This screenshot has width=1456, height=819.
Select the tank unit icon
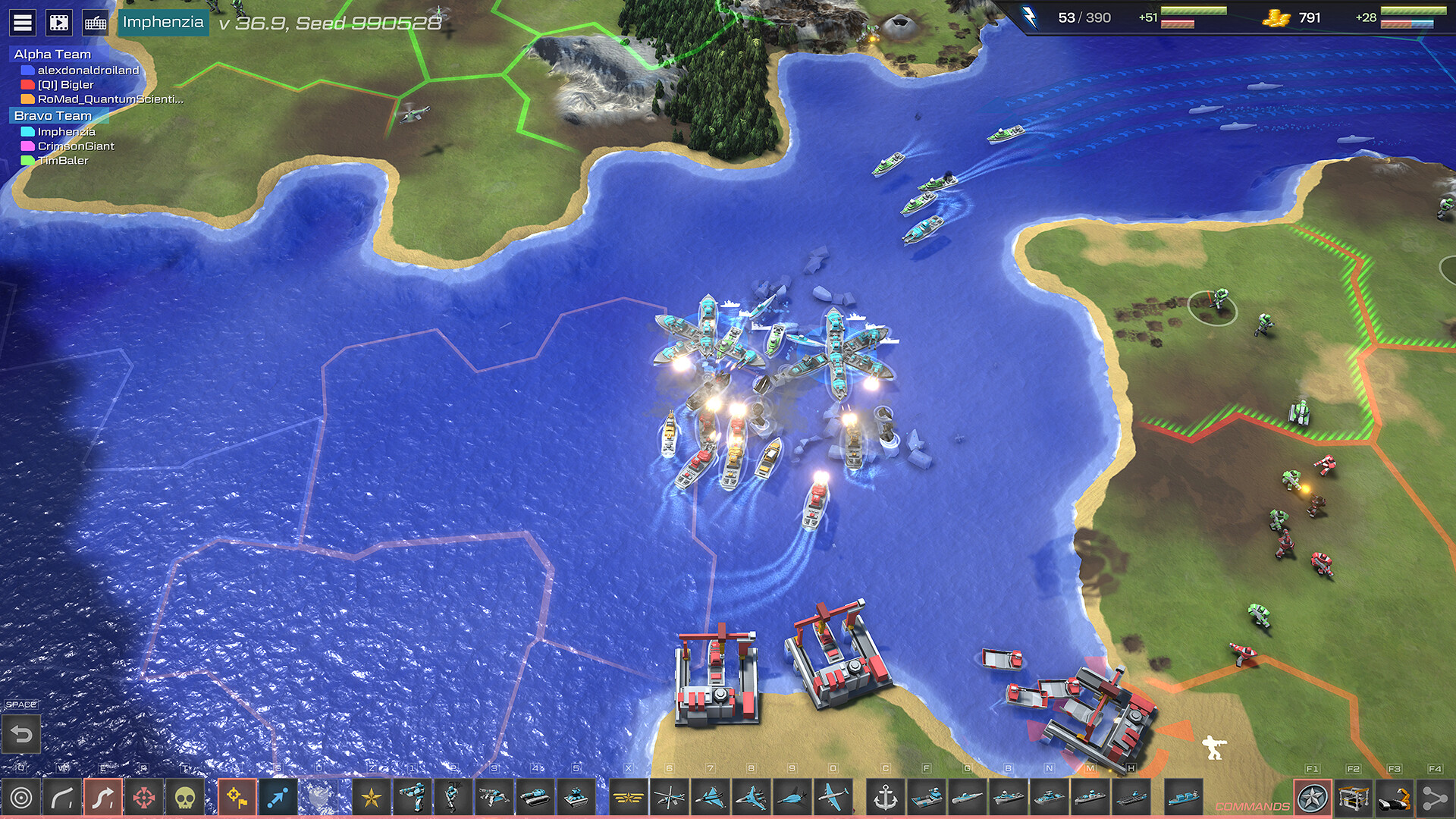coord(533,798)
